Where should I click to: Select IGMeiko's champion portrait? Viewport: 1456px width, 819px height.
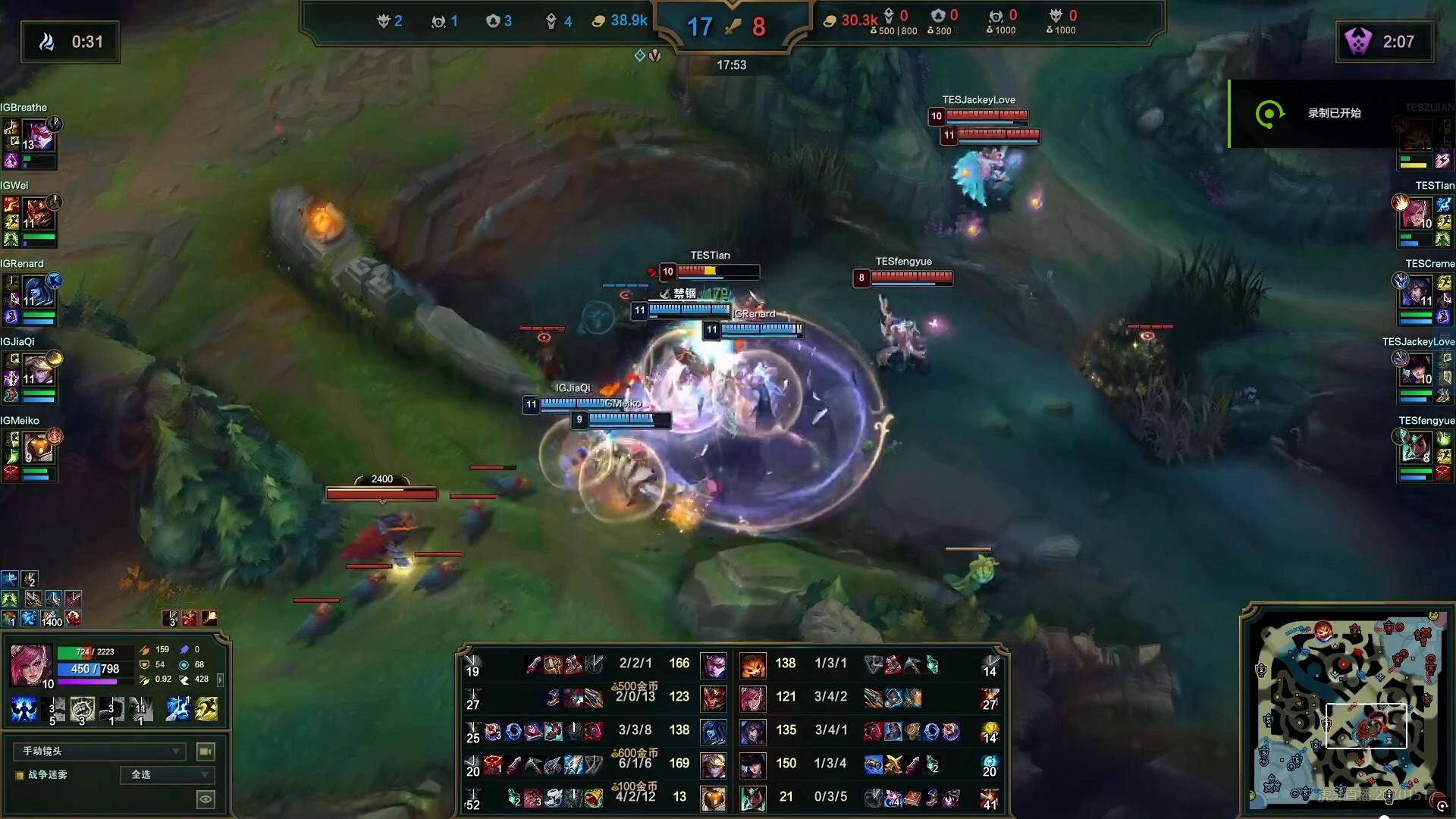point(38,447)
